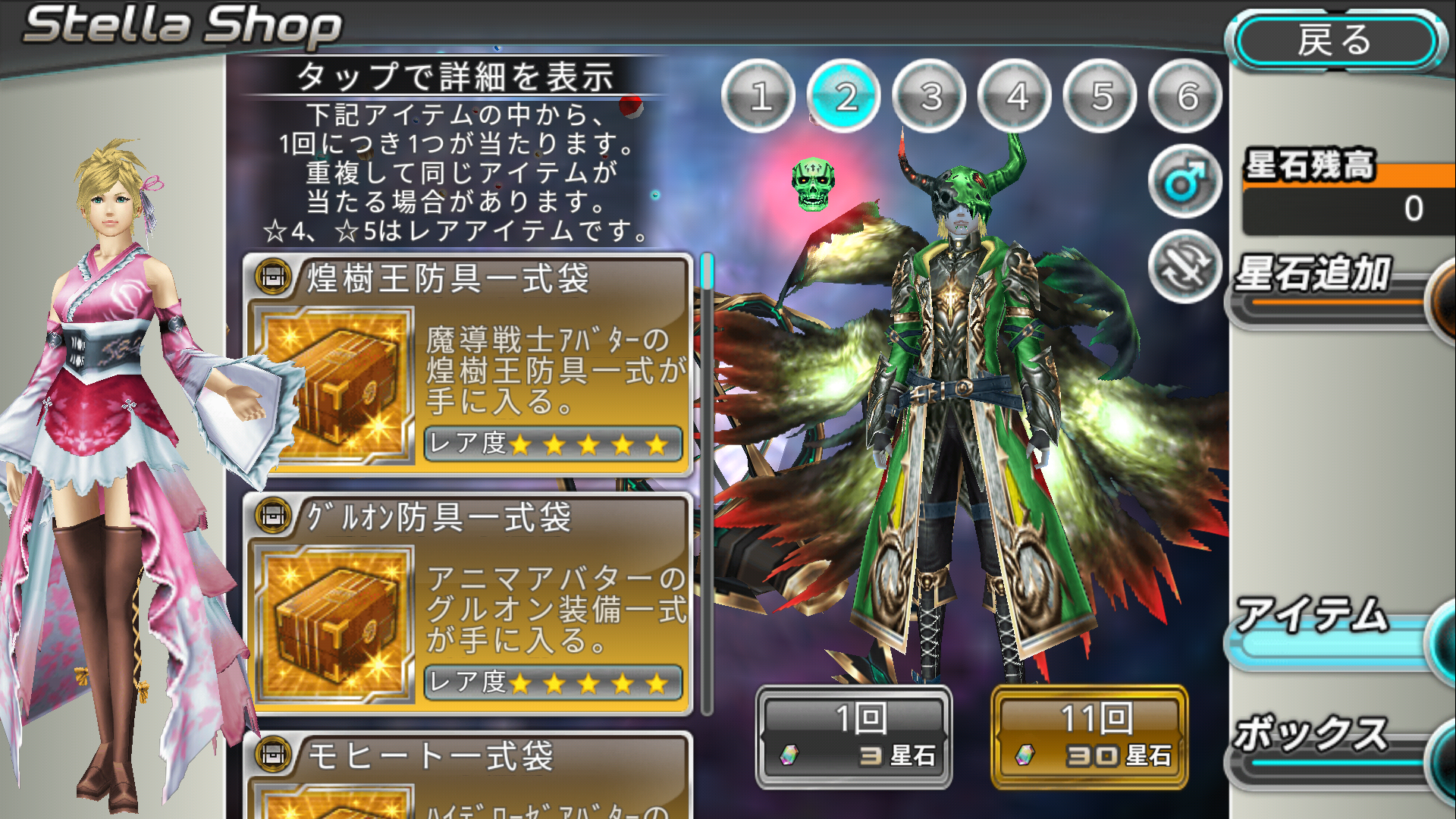Toggle the male gender preview icon
Image resolution: width=1456 pixels, height=819 pixels.
[x=1184, y=182]
